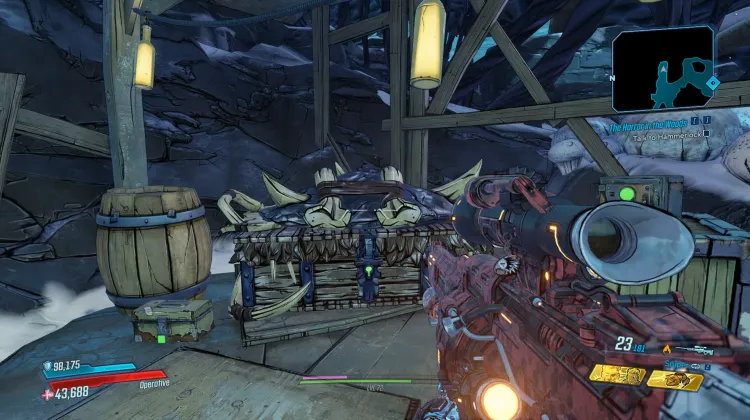Open The Horror in the Woods quest tracker
Viewport: 750px width, 420px height.
tap(651, 127)
